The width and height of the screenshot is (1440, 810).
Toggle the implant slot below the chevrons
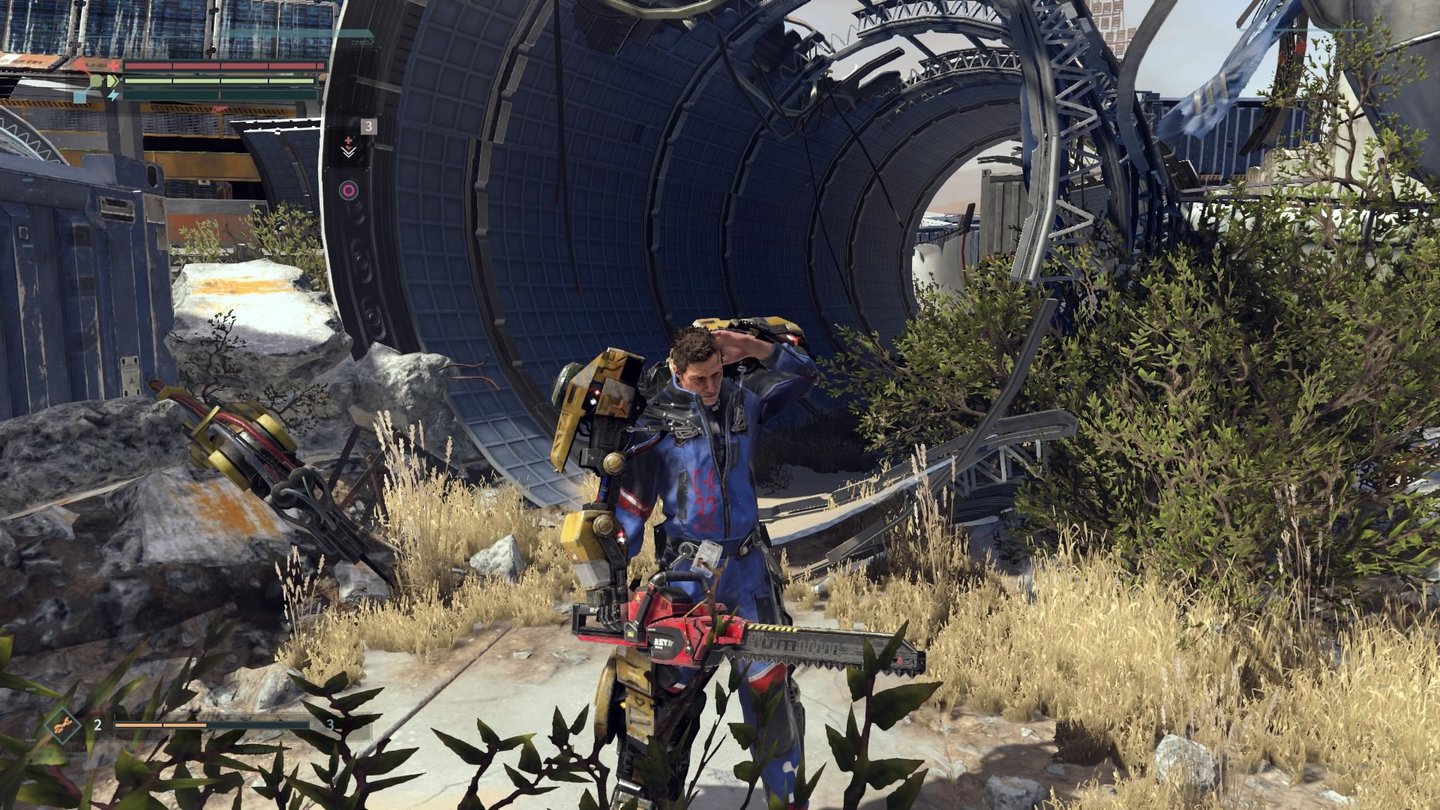(x=347, y=188)
